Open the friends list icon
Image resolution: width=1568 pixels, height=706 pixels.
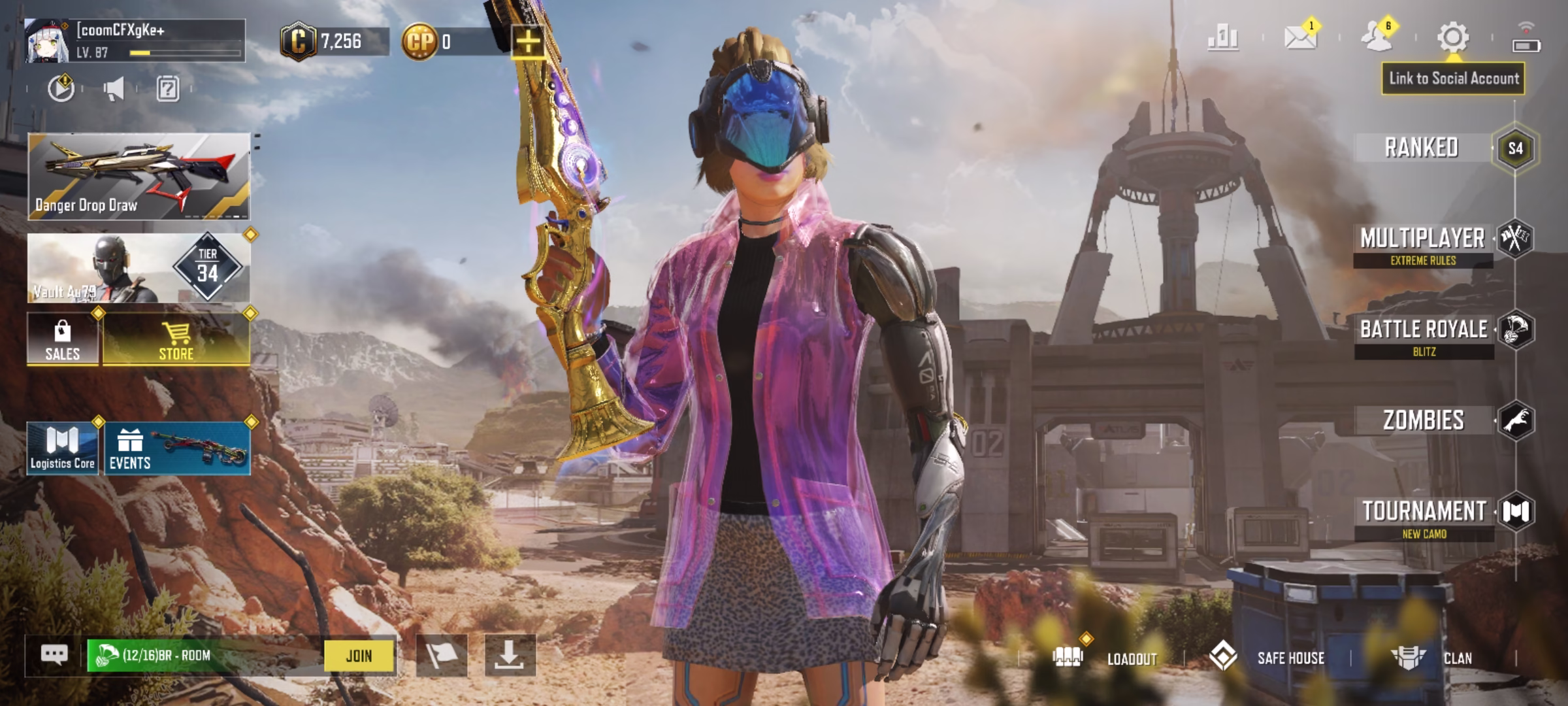[1377, 37]
